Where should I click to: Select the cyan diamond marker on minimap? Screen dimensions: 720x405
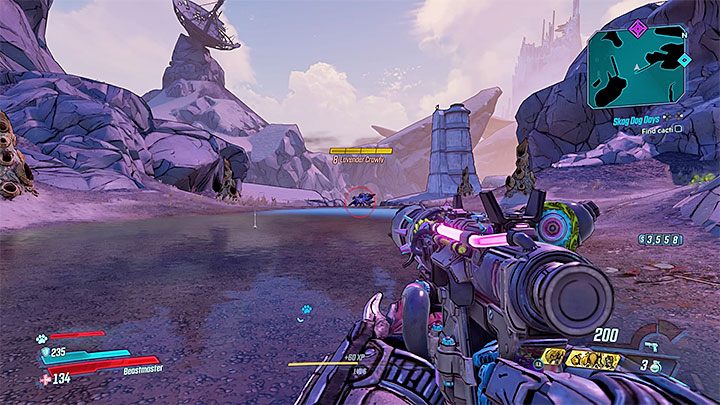point(684,60)
